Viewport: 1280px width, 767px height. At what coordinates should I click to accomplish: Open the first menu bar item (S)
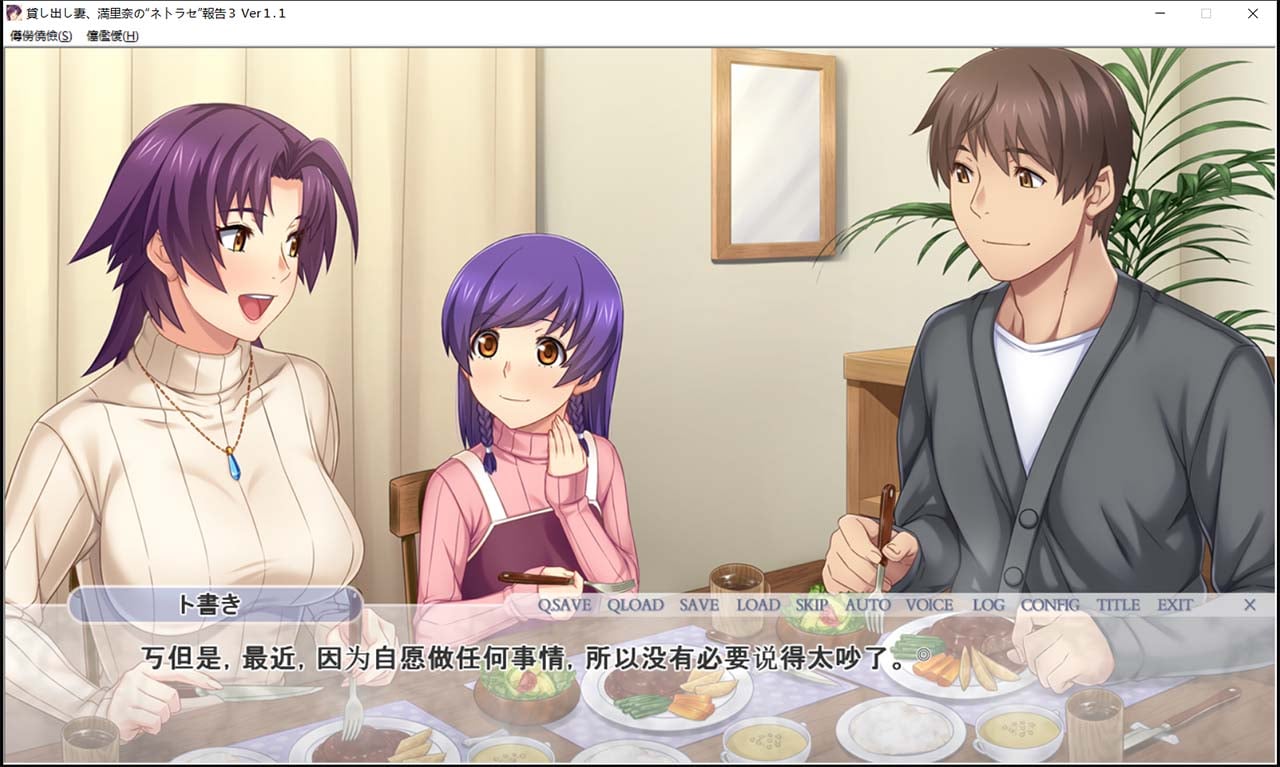point(41,36)
